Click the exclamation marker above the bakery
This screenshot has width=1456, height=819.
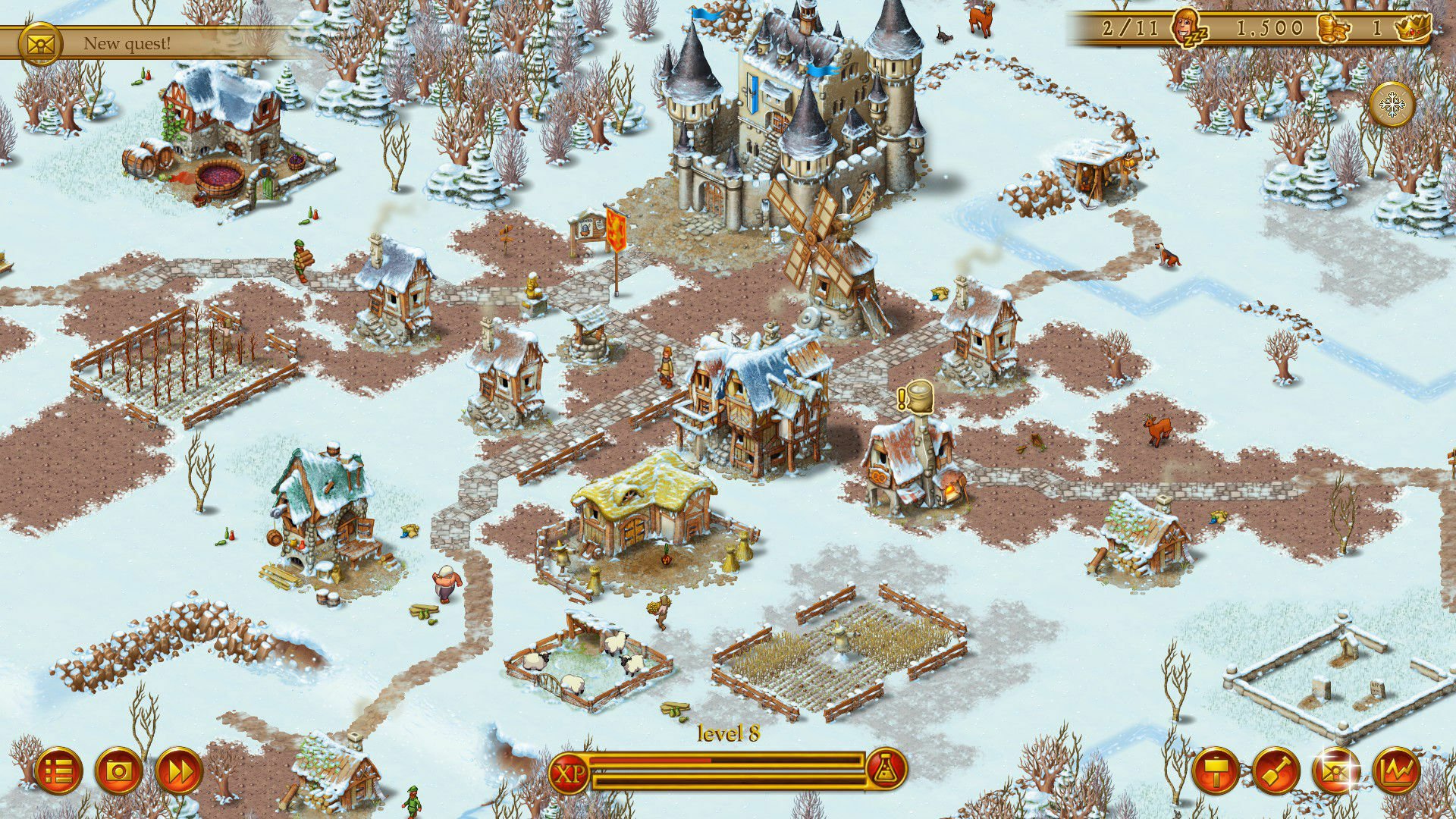(902, 397)
